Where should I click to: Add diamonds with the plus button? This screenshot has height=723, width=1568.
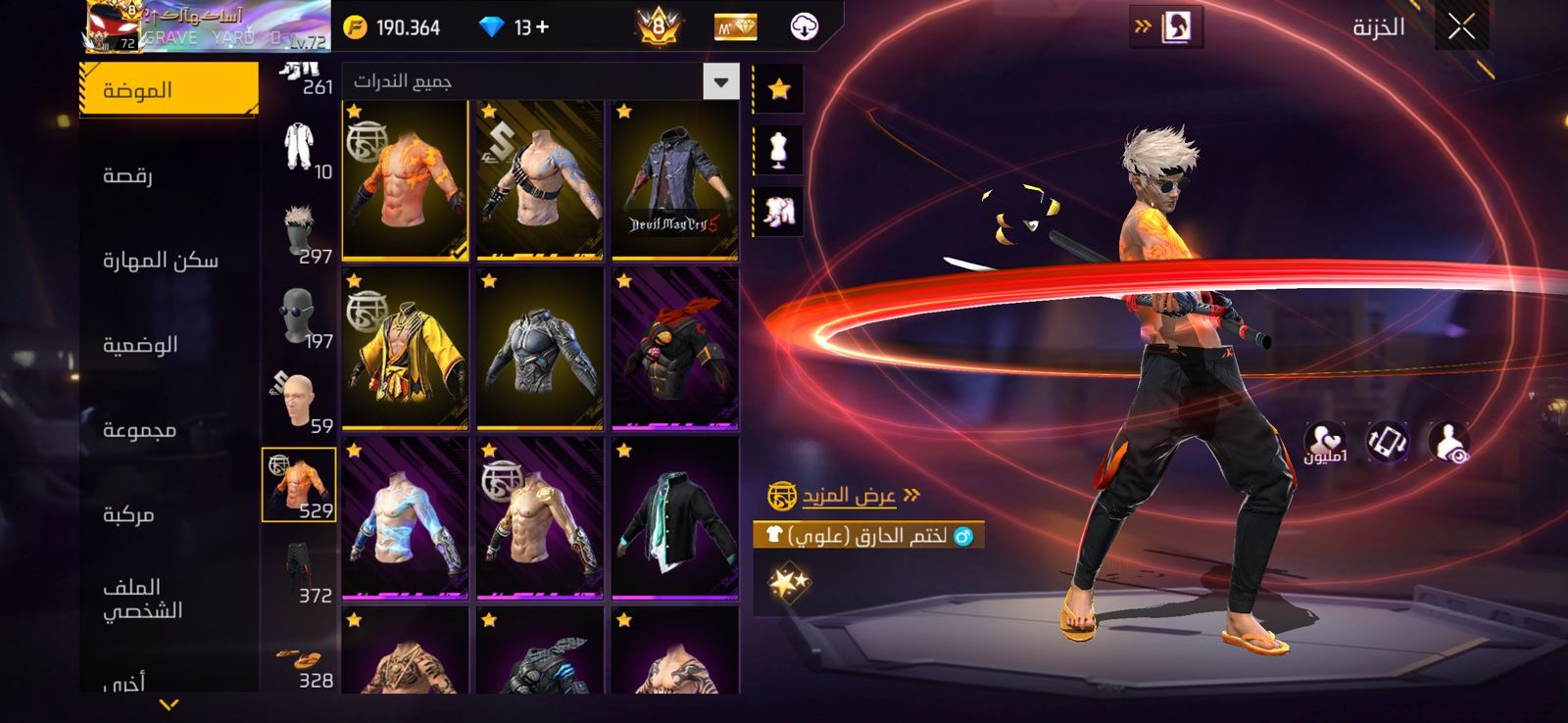542,27
